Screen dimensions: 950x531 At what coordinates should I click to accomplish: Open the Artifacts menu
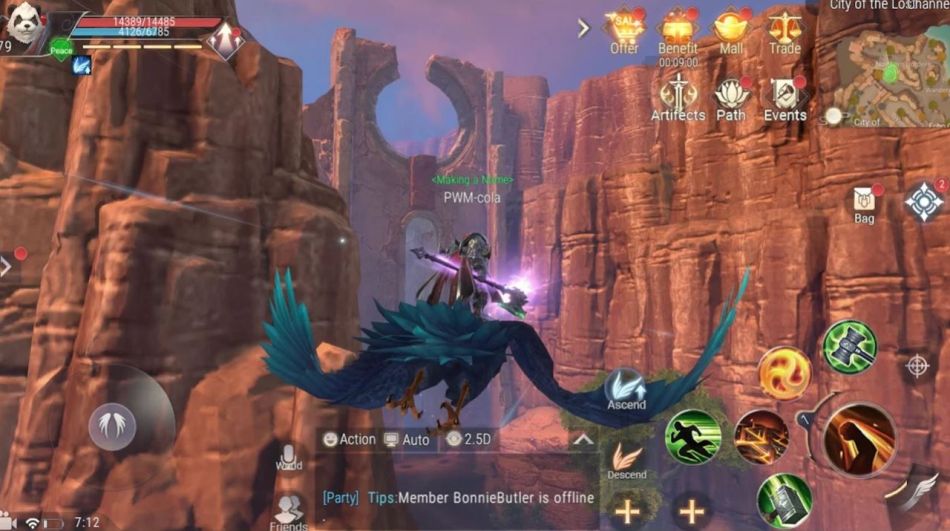[678, 97]
